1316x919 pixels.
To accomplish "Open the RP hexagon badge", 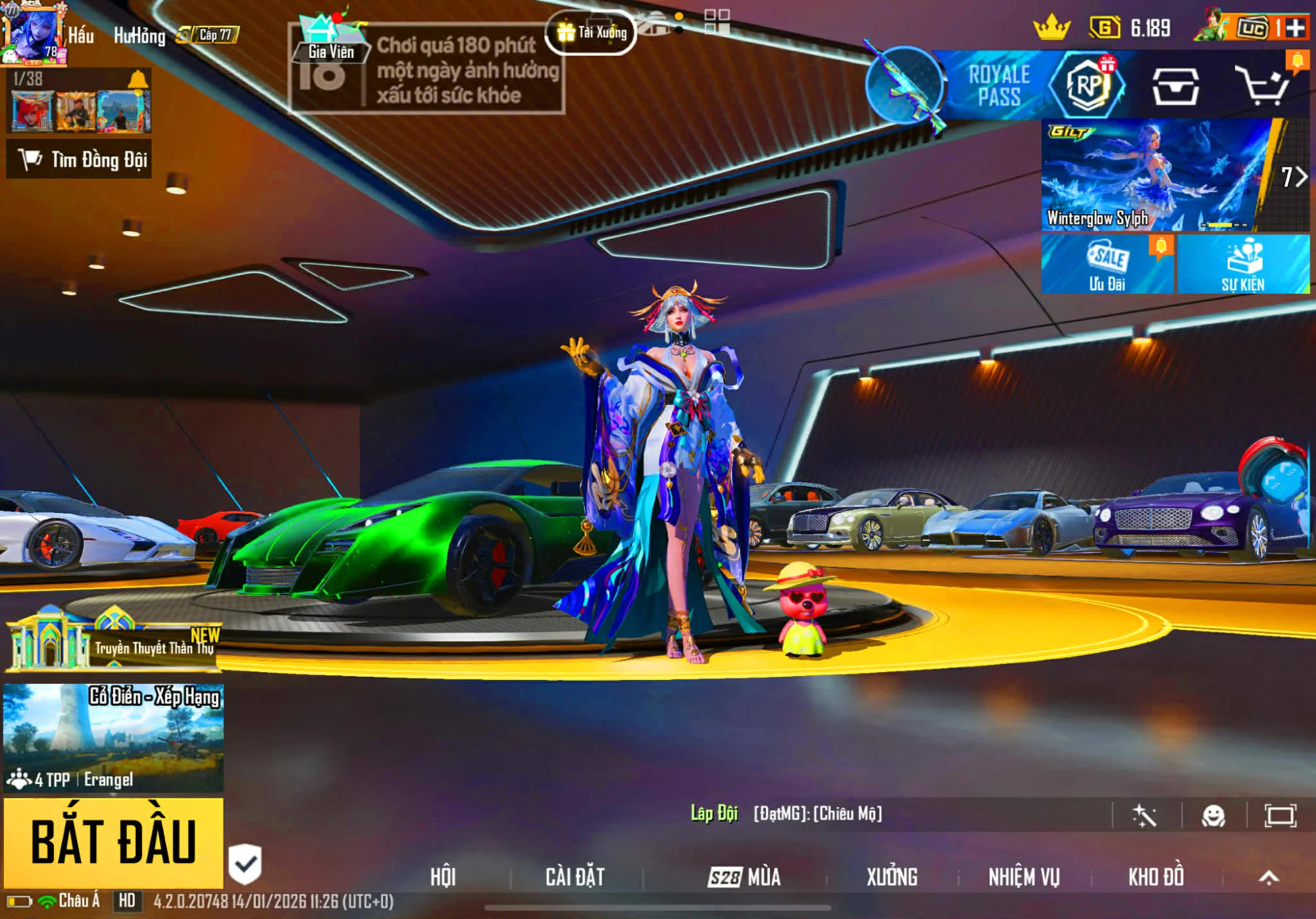I will click(1087, 86).
